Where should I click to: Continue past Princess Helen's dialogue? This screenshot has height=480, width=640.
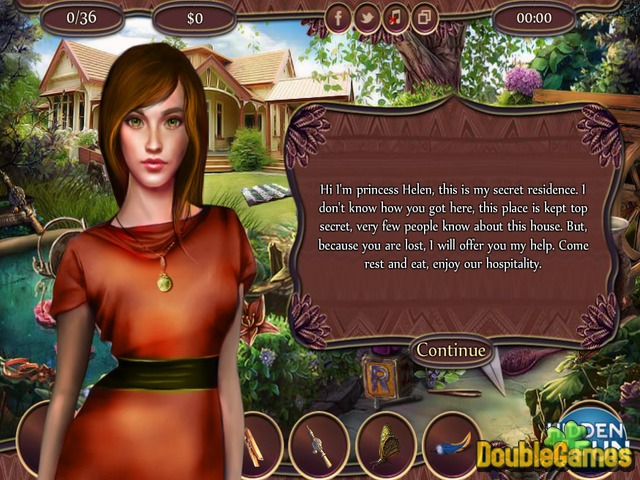pos(451,350)
